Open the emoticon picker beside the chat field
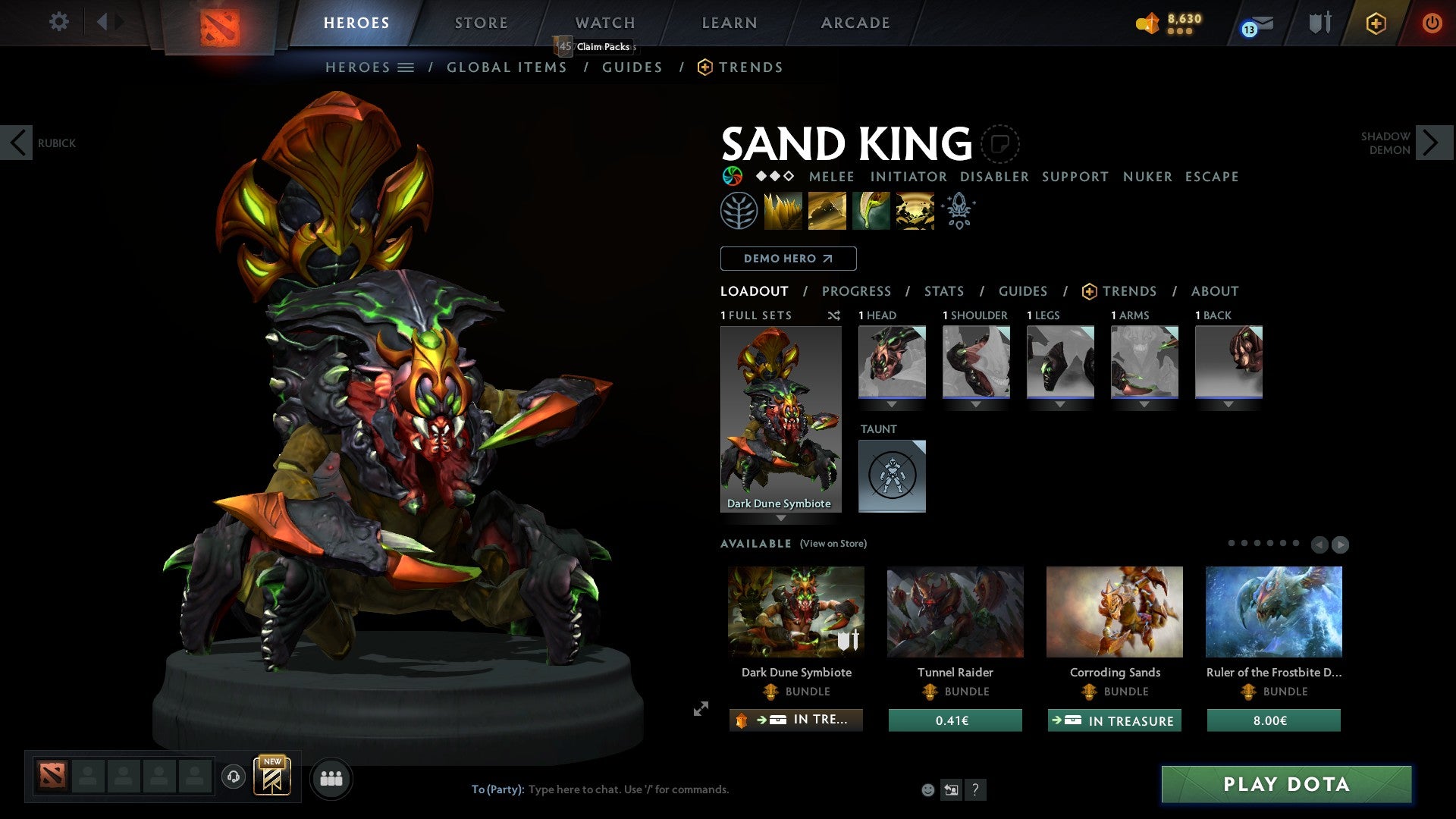 coord(927,789)
